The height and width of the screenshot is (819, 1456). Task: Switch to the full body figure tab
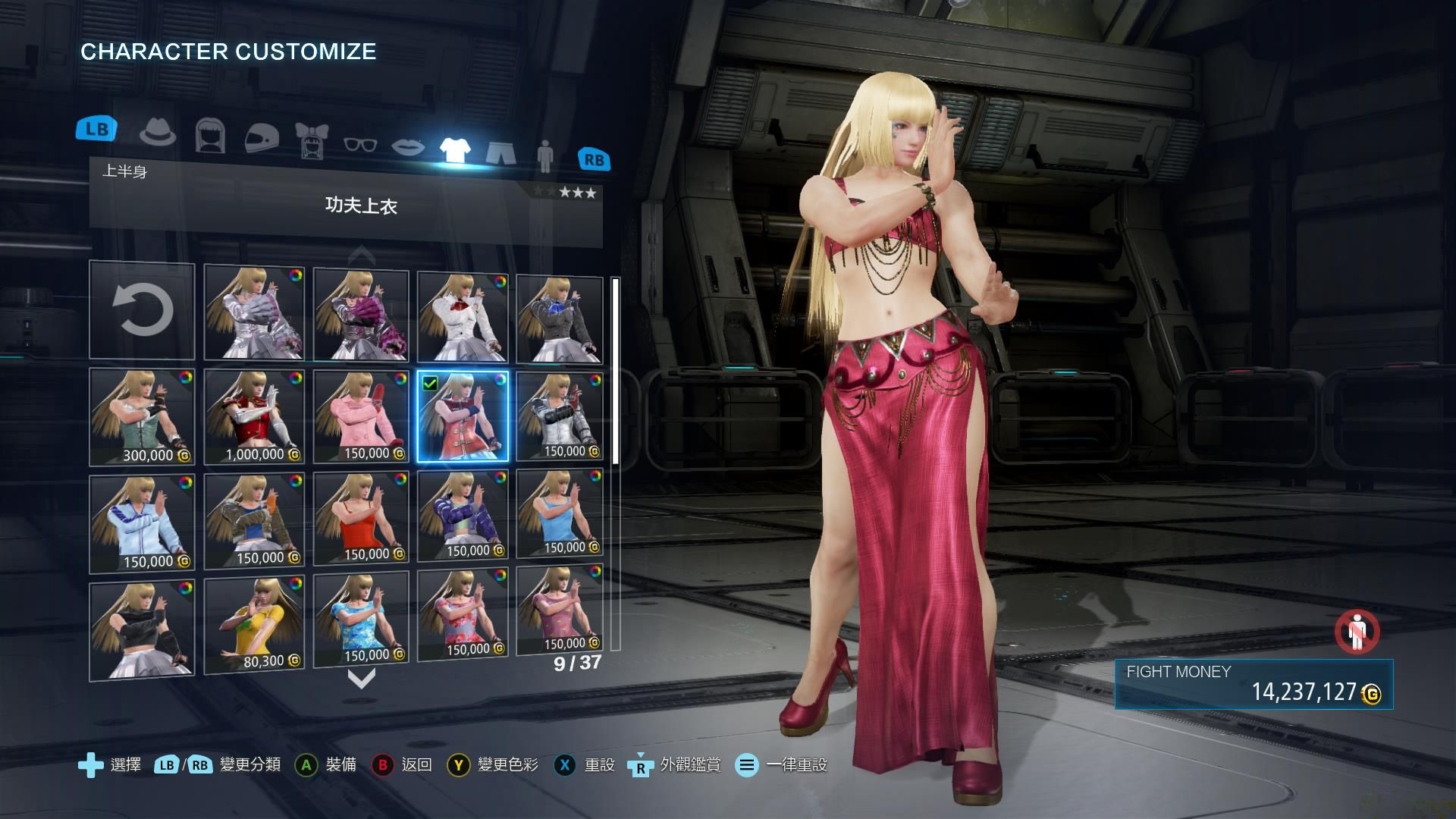pos(544,155)
